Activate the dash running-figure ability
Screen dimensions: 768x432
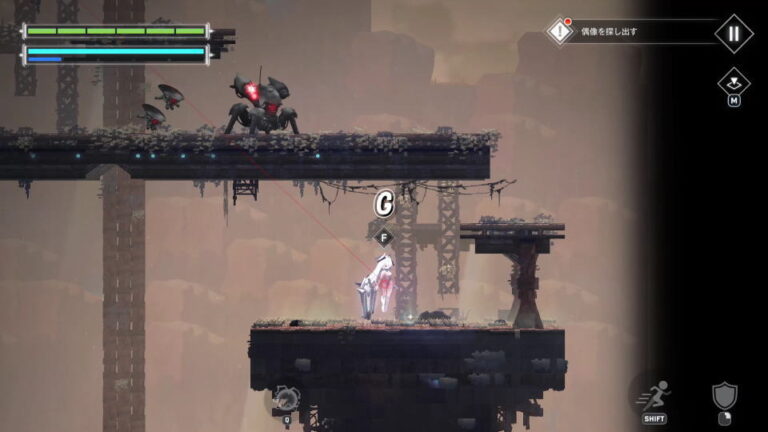click(x=655, y=395)
